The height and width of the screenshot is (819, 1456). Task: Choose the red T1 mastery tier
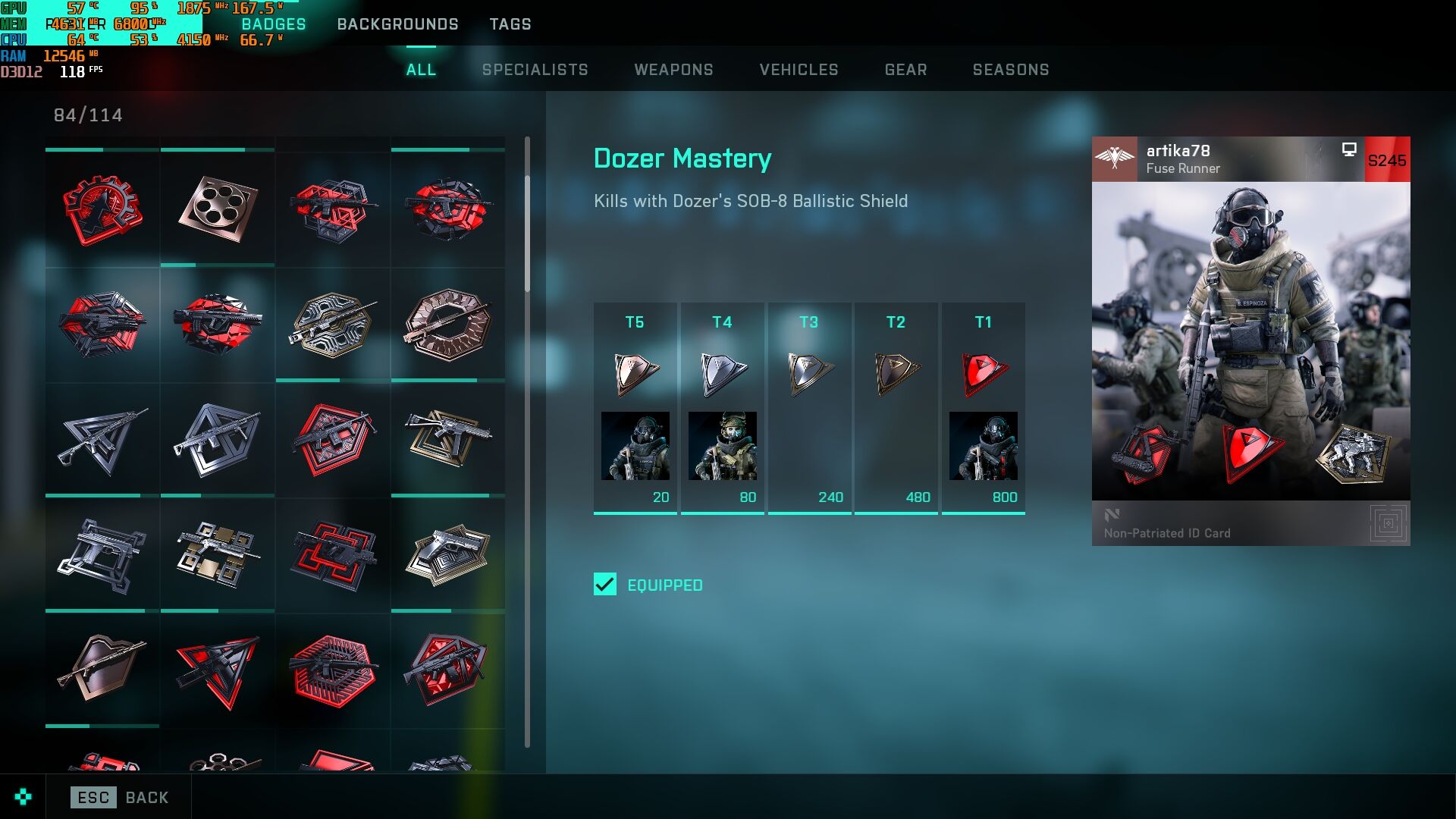(984, 408)
